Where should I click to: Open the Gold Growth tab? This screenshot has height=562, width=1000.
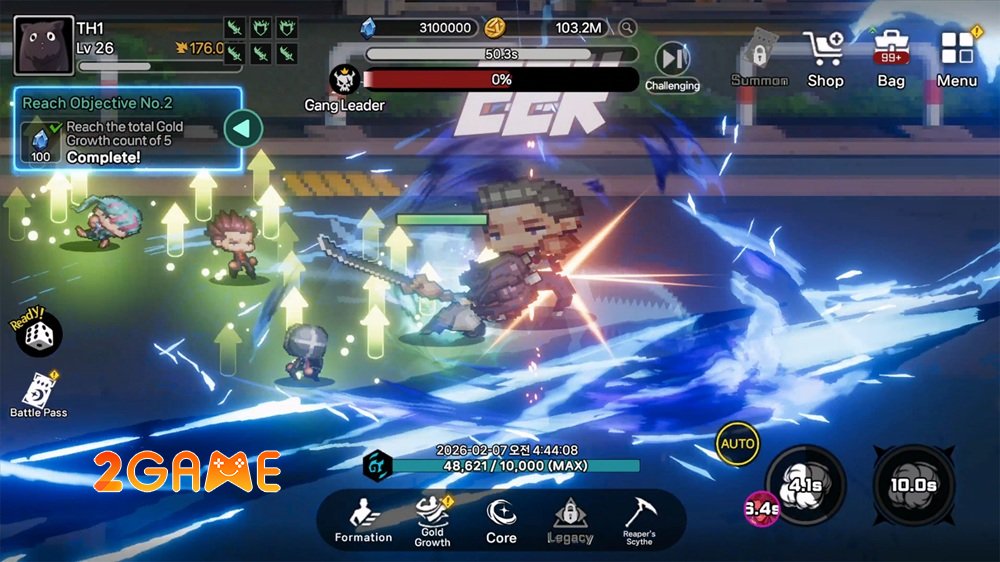[x=432, y=522]
